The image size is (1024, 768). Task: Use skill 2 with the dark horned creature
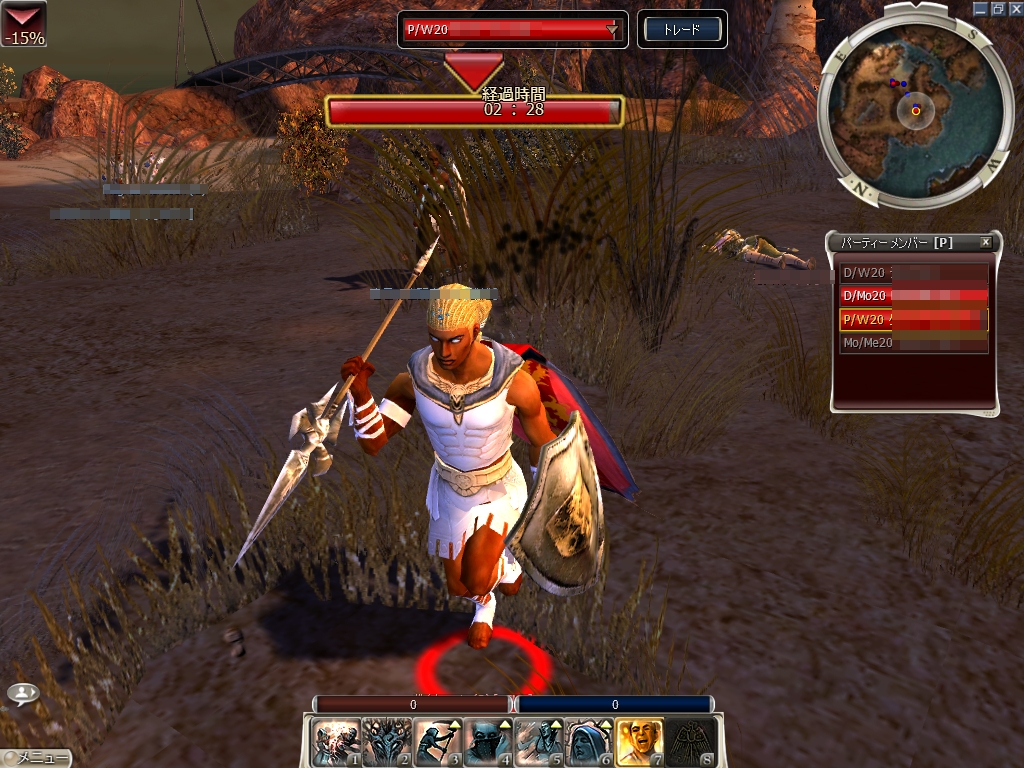coord(386,742)
